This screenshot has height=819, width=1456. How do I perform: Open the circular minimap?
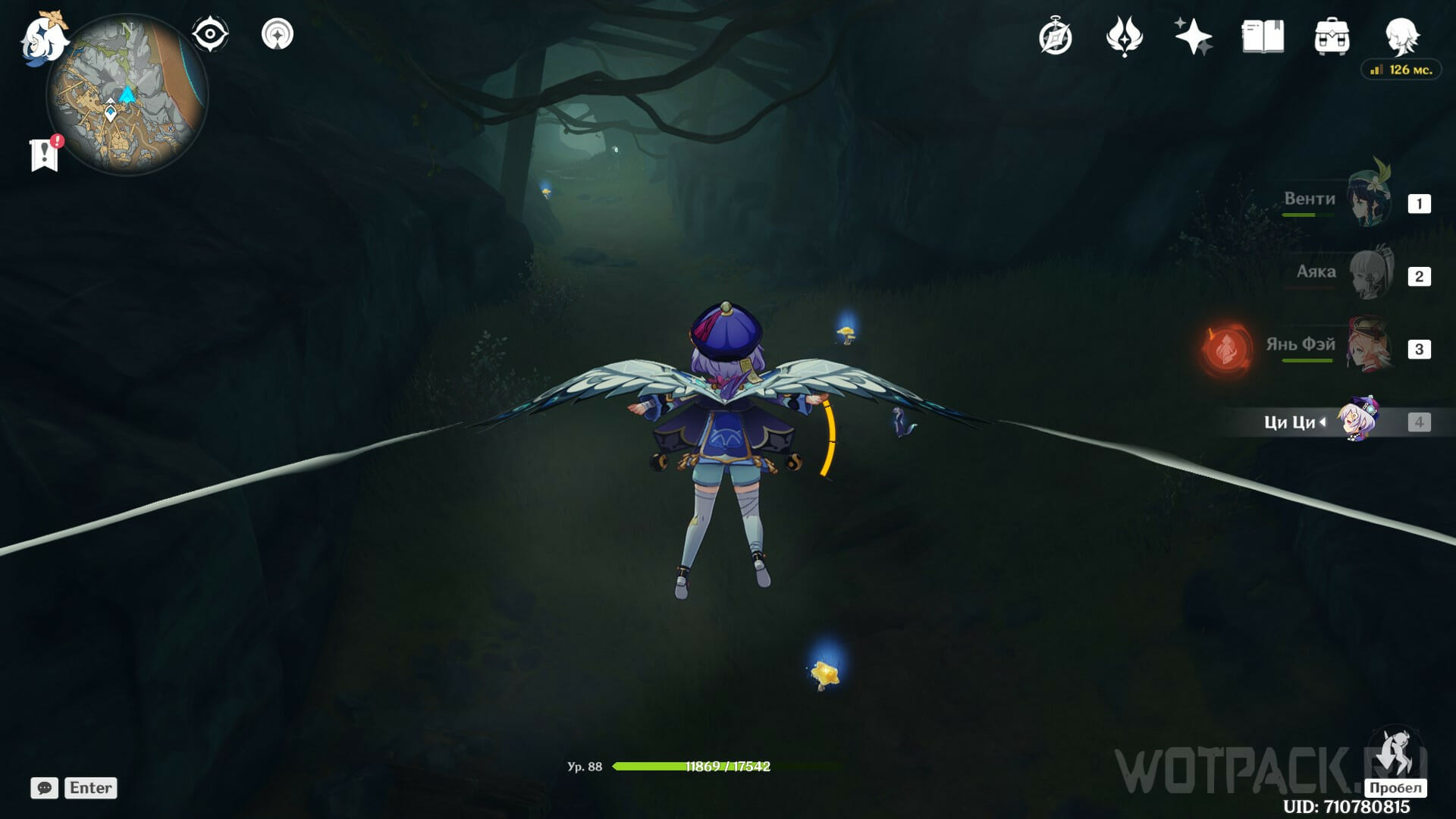(x=127, y=95)
